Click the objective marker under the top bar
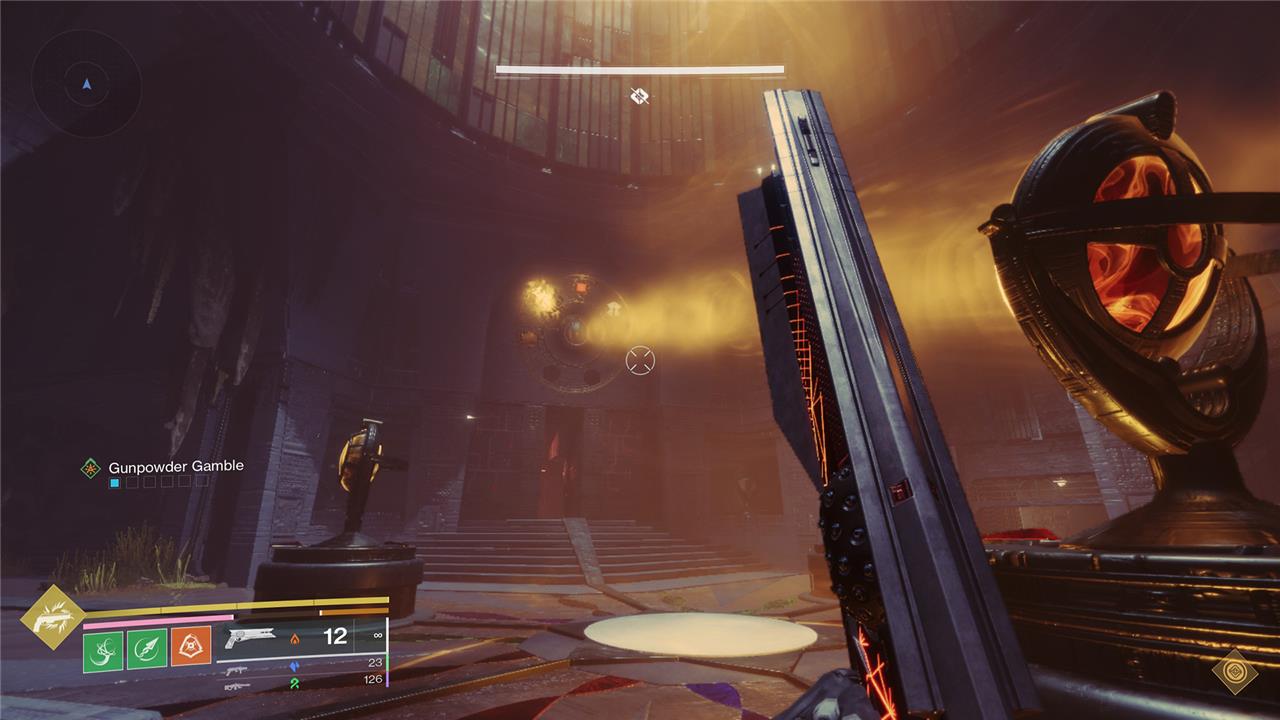 coord(640,96)
